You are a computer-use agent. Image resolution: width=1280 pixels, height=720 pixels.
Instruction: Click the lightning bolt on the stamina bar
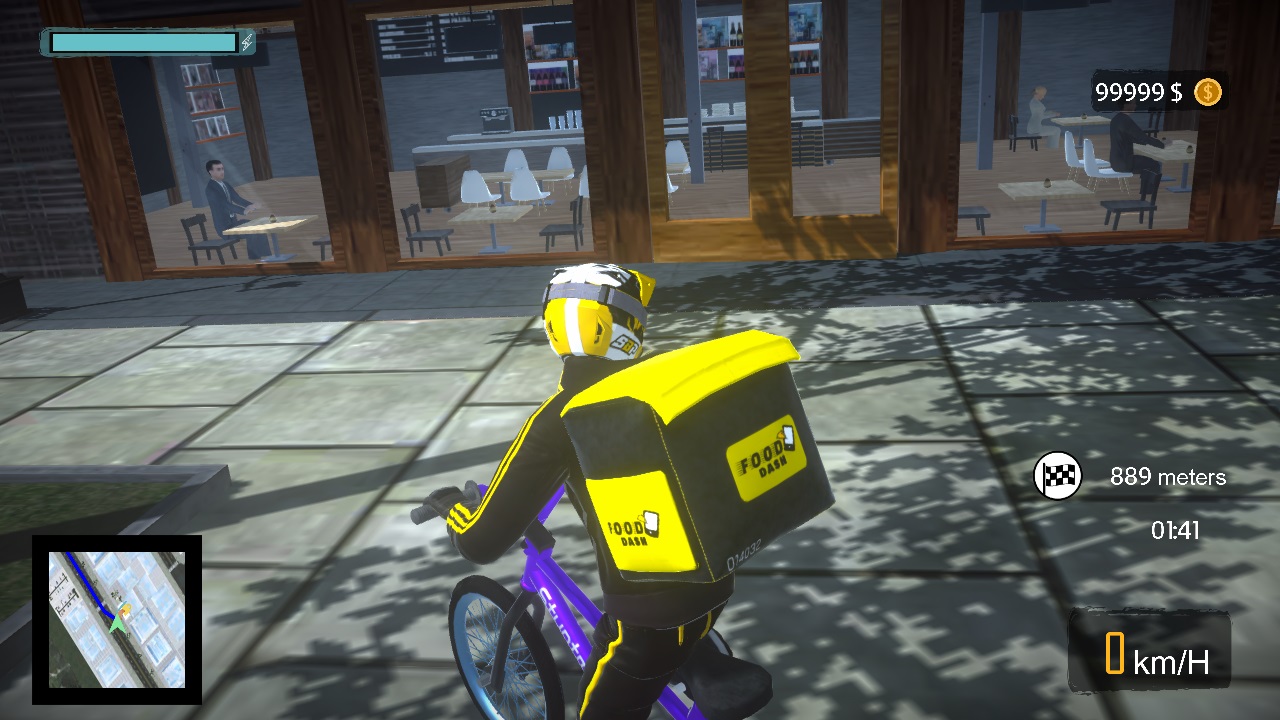(x=247, y=44)
